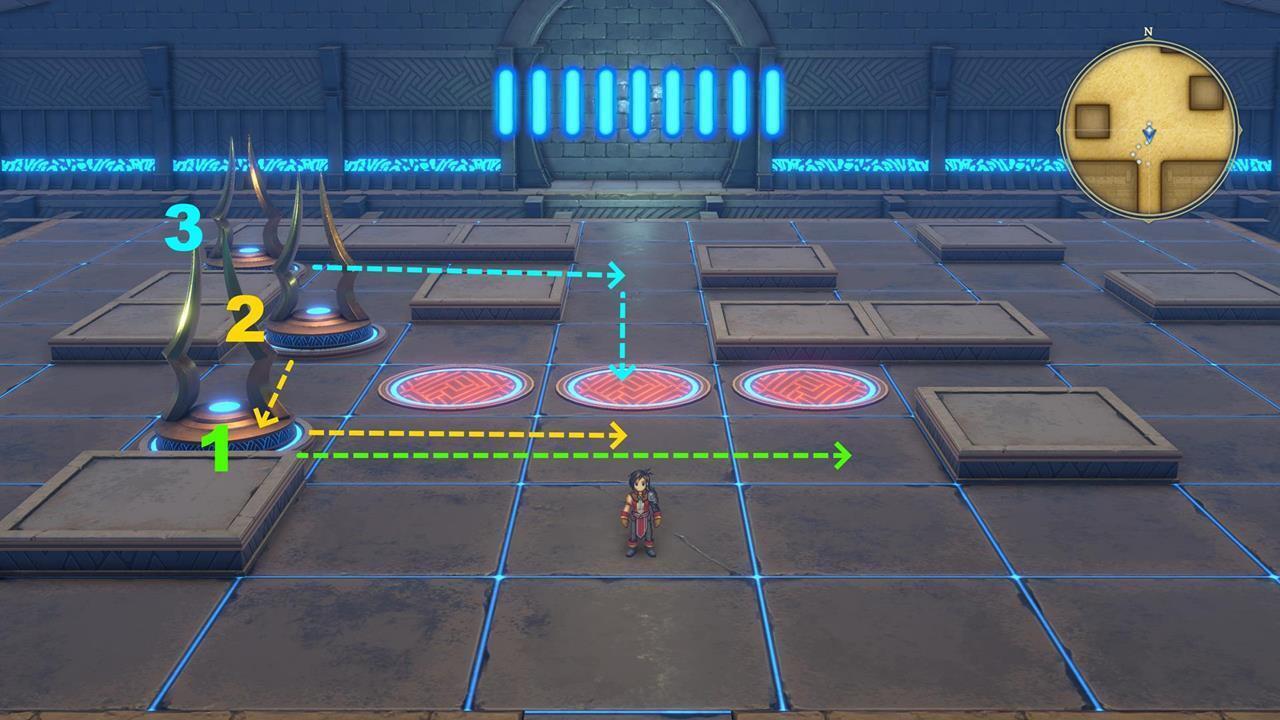1280x720 pixels.
Task: Select the green arrow's rightmost arrowhead
Action: click(840, 457)
